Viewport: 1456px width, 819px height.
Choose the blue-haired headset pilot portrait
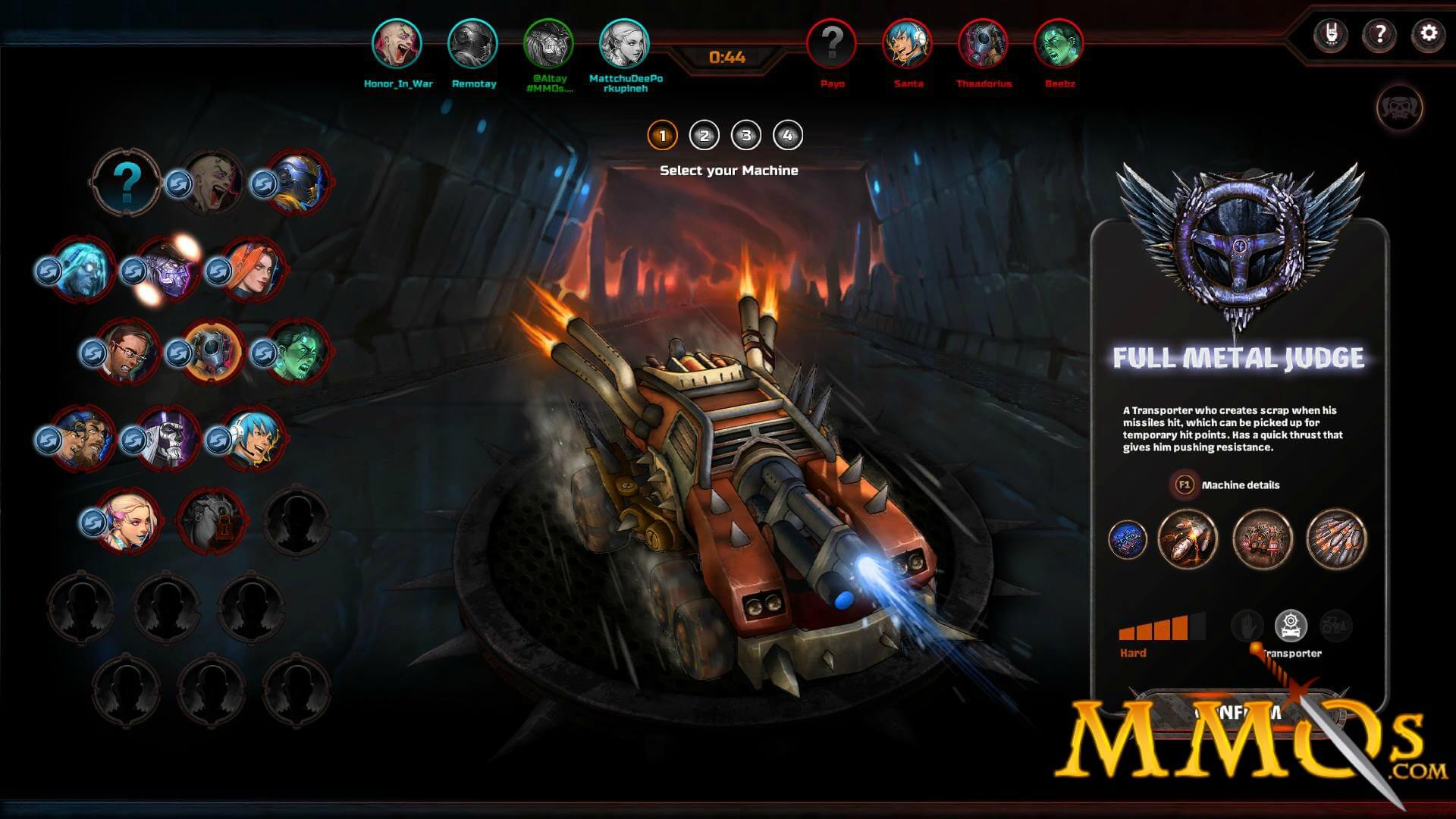253,439
